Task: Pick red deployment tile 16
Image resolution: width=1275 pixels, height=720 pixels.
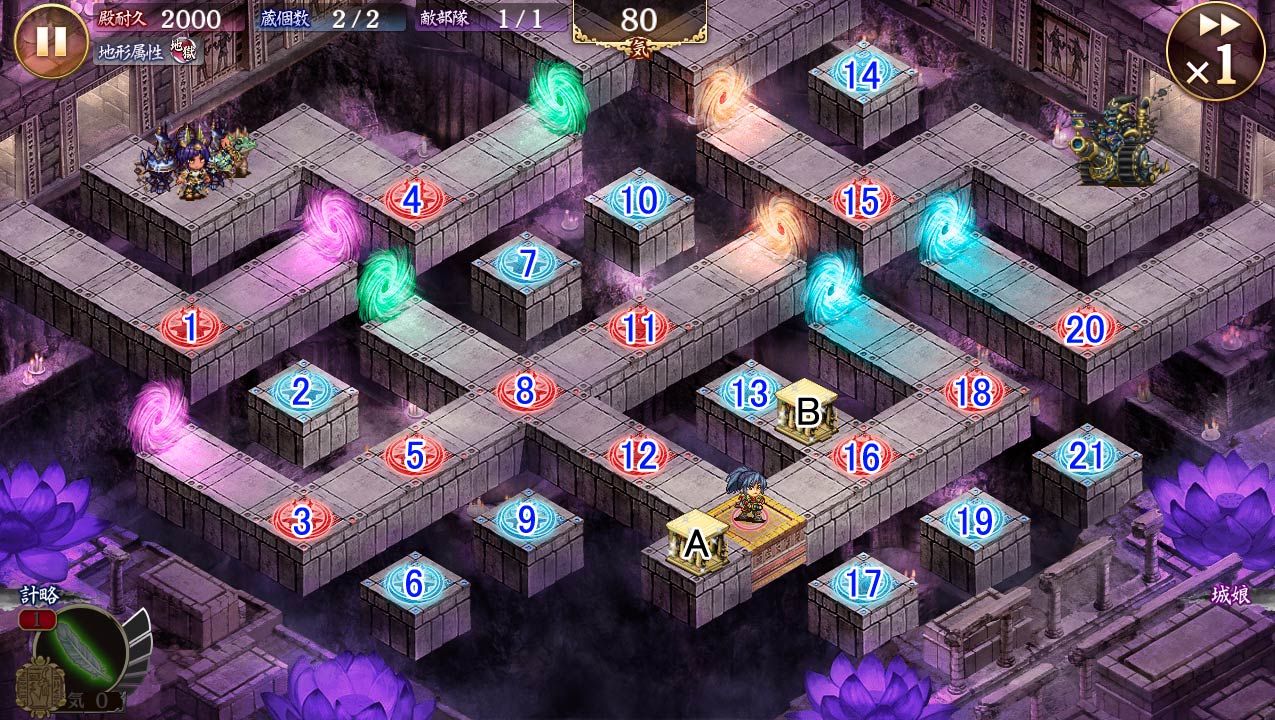Action: point(862,456)
